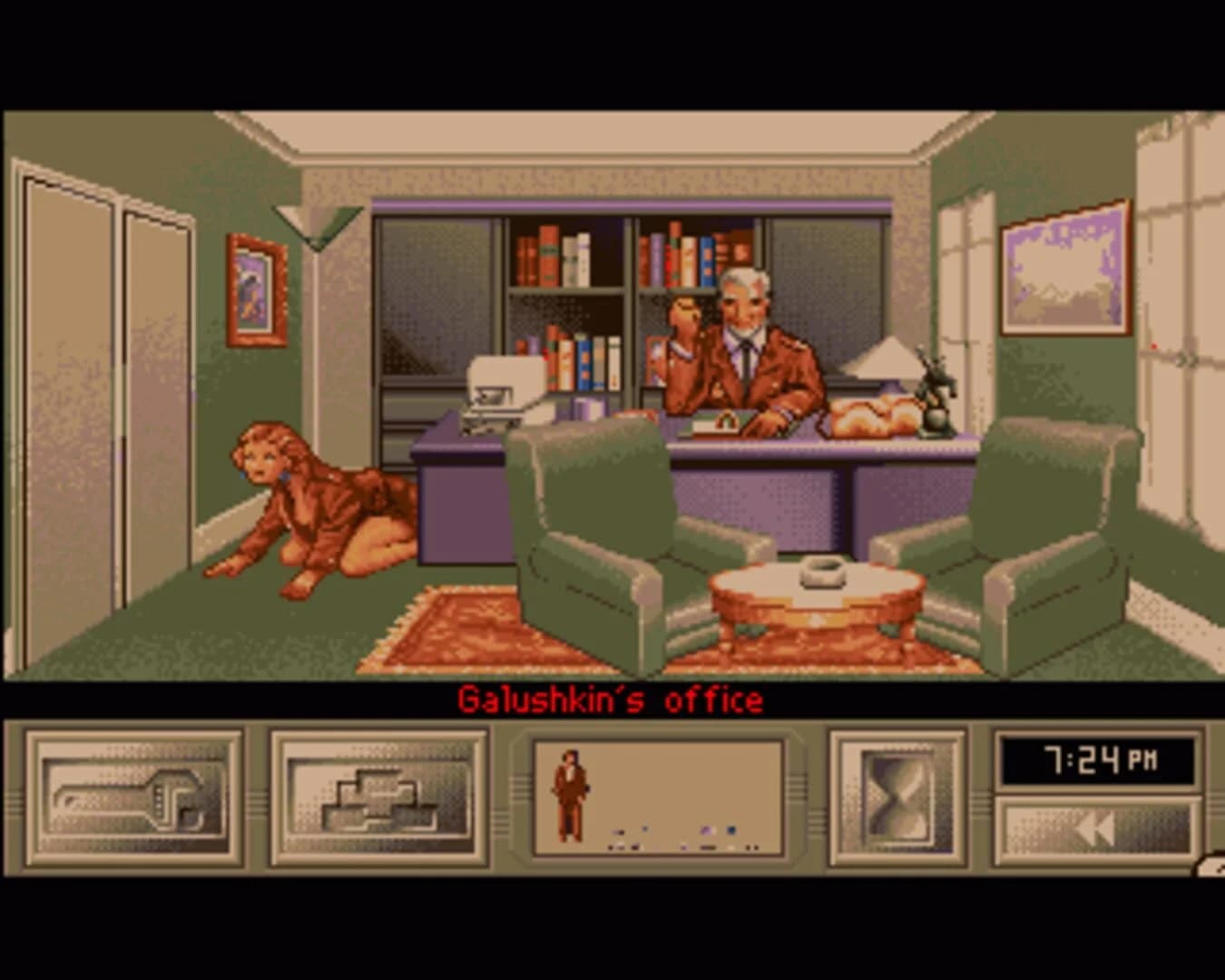The height and width of the screenshot is (980, 1225).
Task: Click Galushkin sitting behind the desk
Action: coord(744,345)
